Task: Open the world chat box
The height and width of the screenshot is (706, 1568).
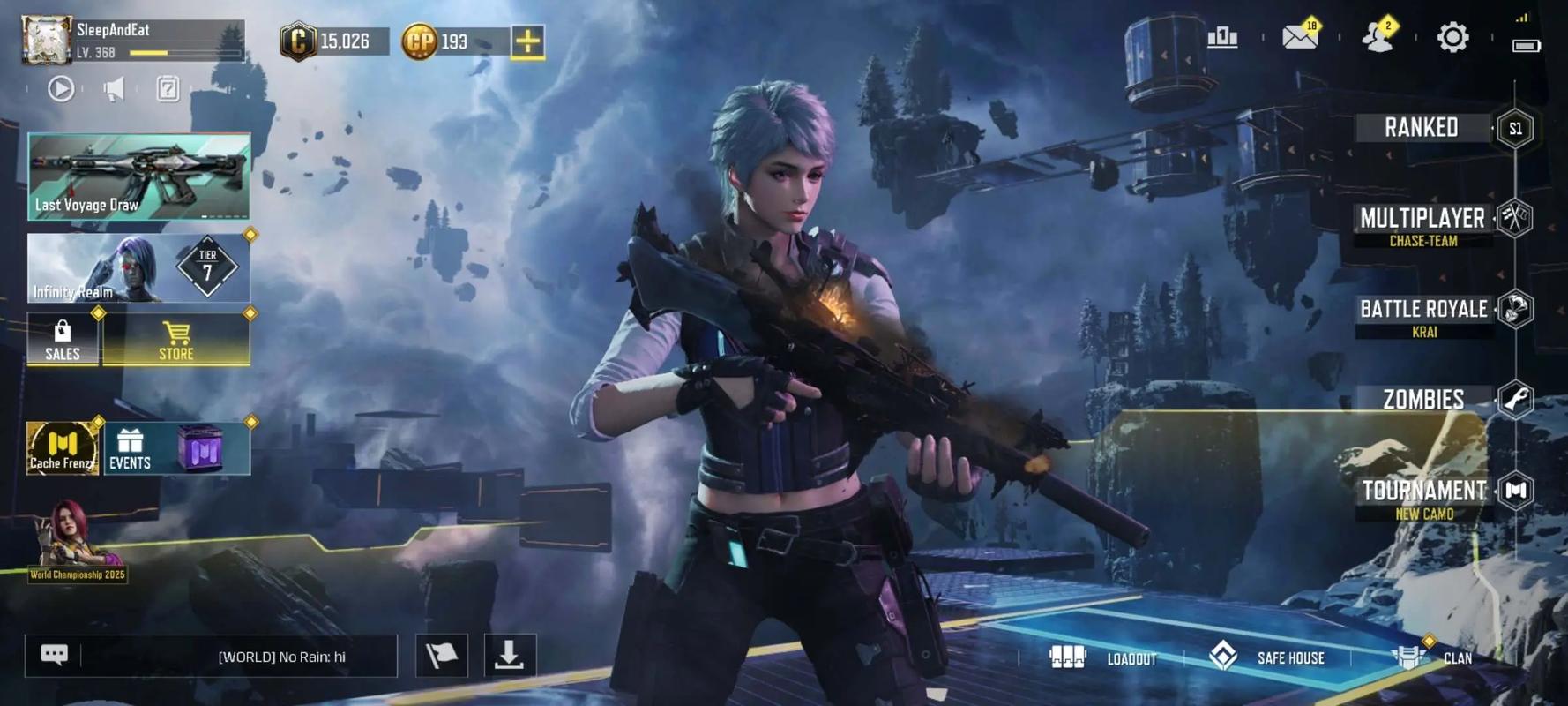Action: [238, 657]
